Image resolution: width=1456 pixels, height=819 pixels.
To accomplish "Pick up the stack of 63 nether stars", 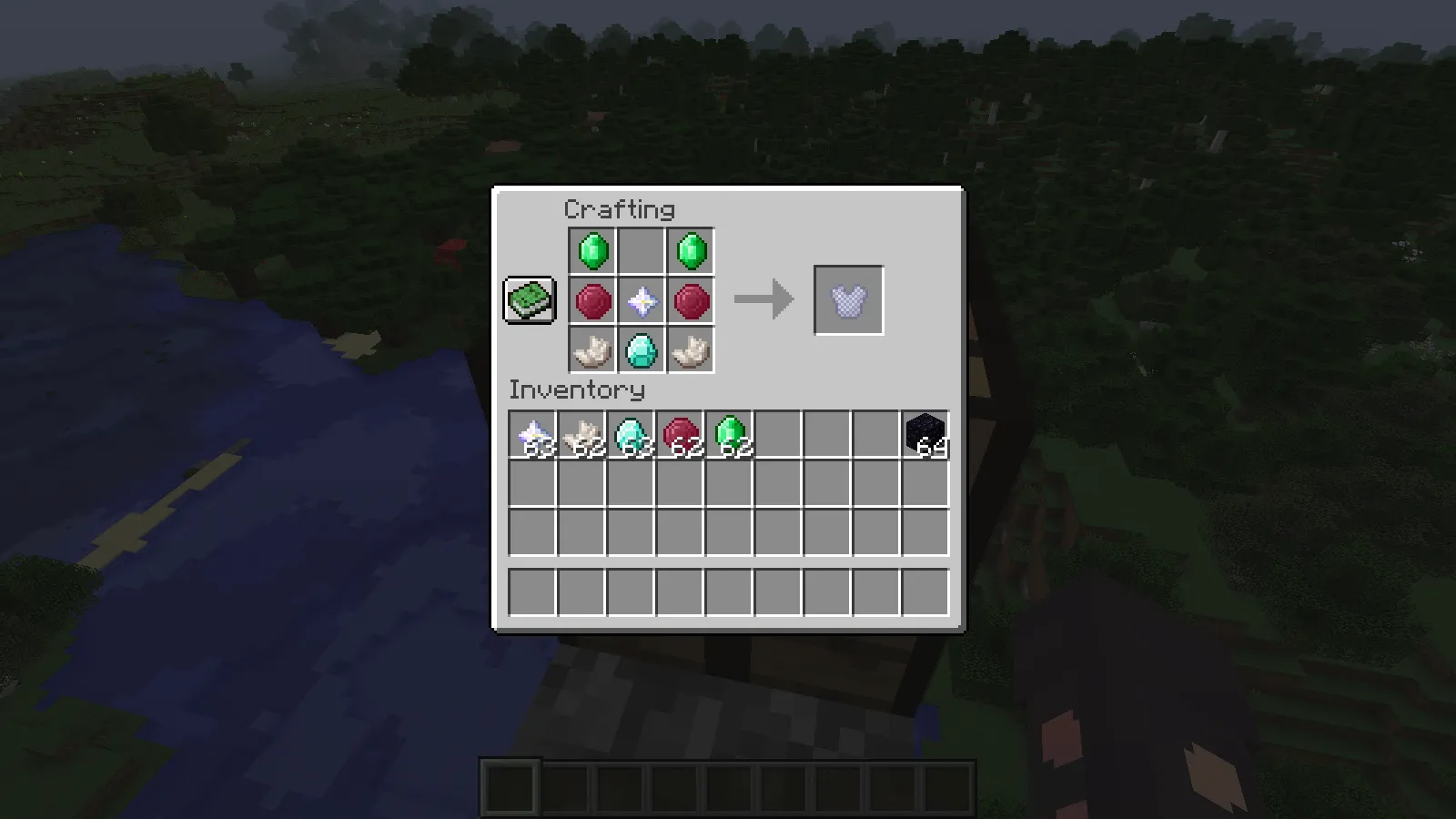I will [x=532, y=432].
